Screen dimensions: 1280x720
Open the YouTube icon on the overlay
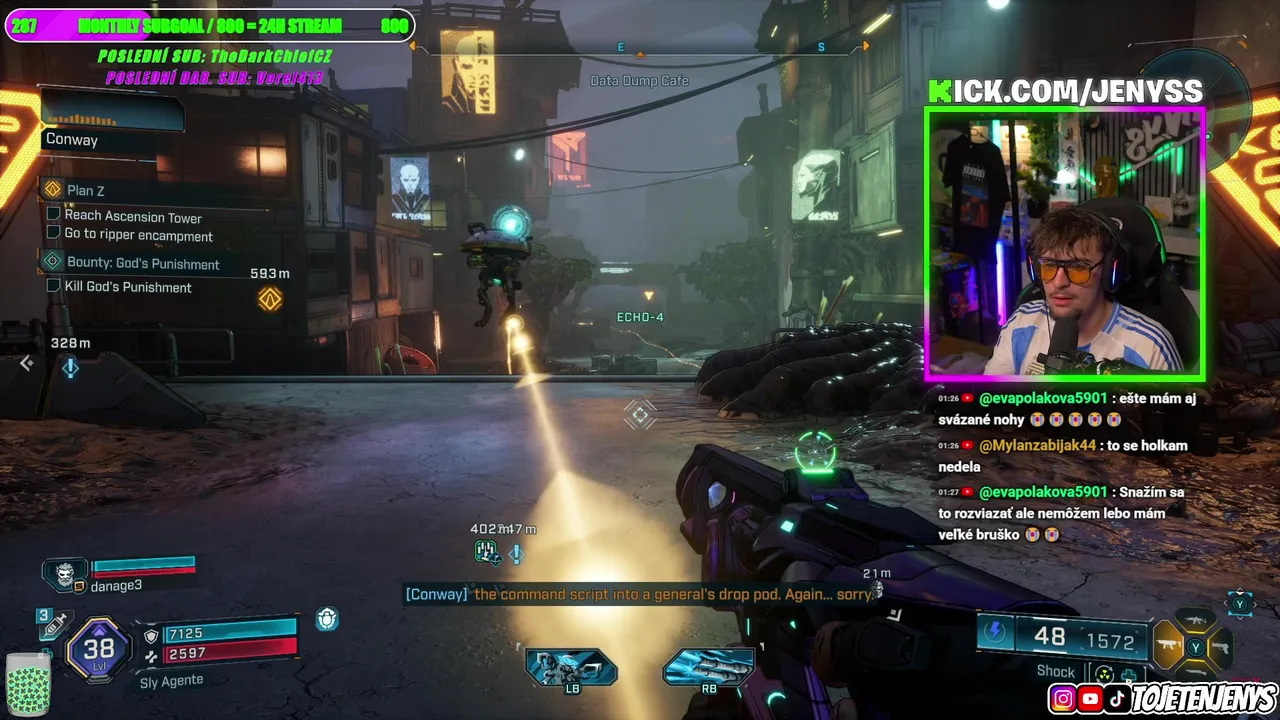[1090, 699]
